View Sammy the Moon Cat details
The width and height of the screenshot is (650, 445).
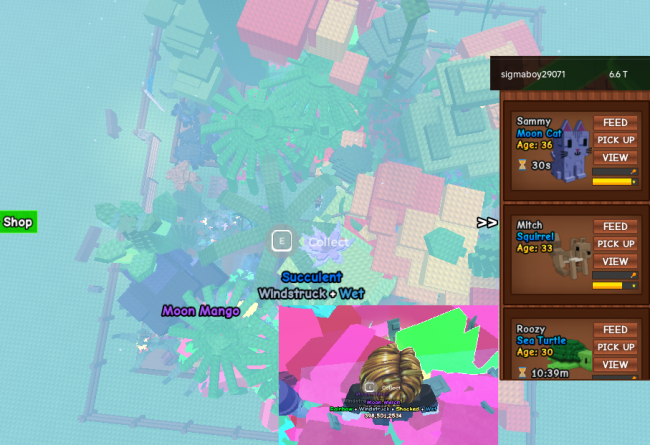615,157
